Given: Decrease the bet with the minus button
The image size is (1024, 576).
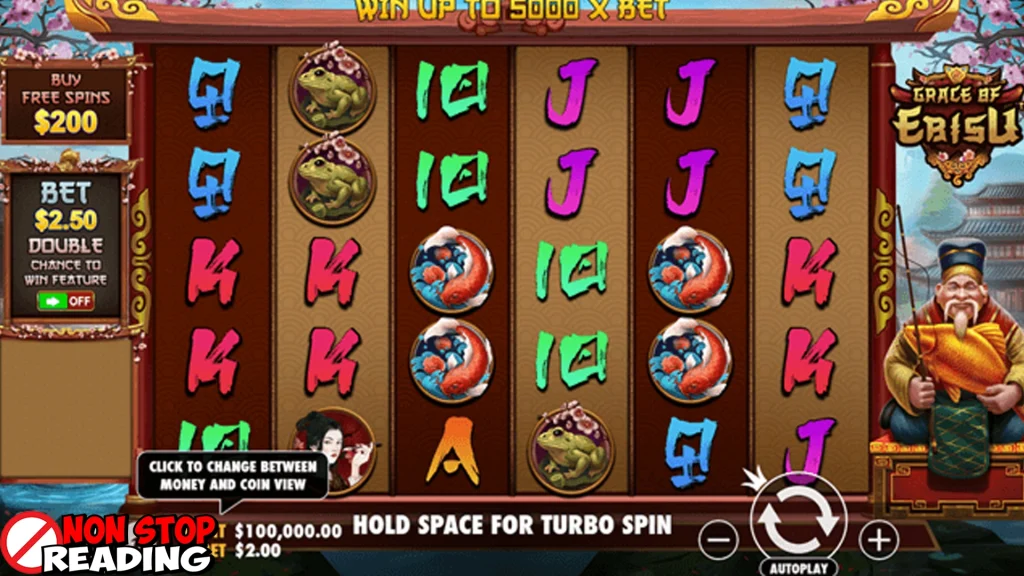Looking at the screenshot, I should tap(717, 541).
